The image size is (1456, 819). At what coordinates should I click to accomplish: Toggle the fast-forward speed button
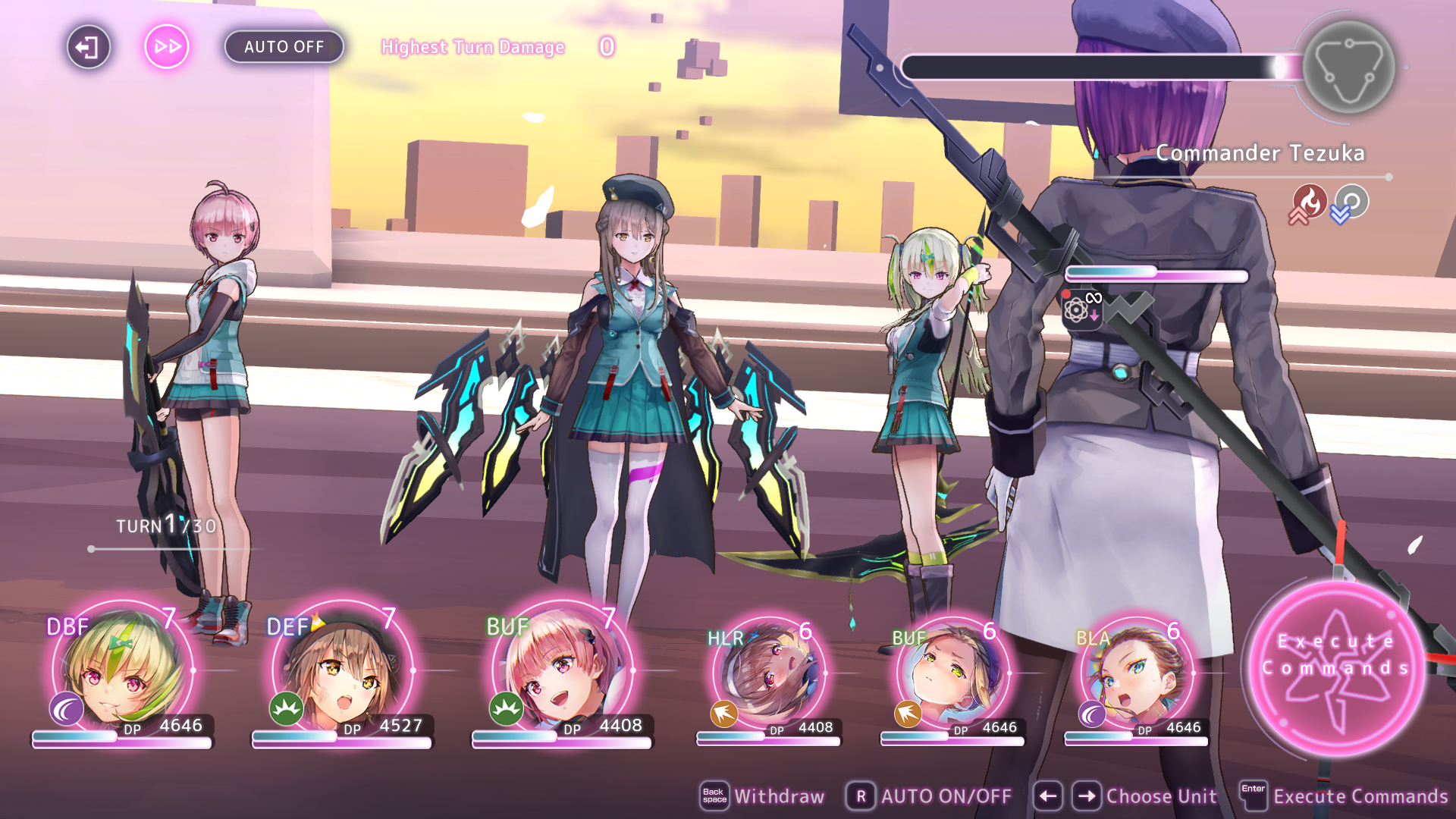(167, 47)
